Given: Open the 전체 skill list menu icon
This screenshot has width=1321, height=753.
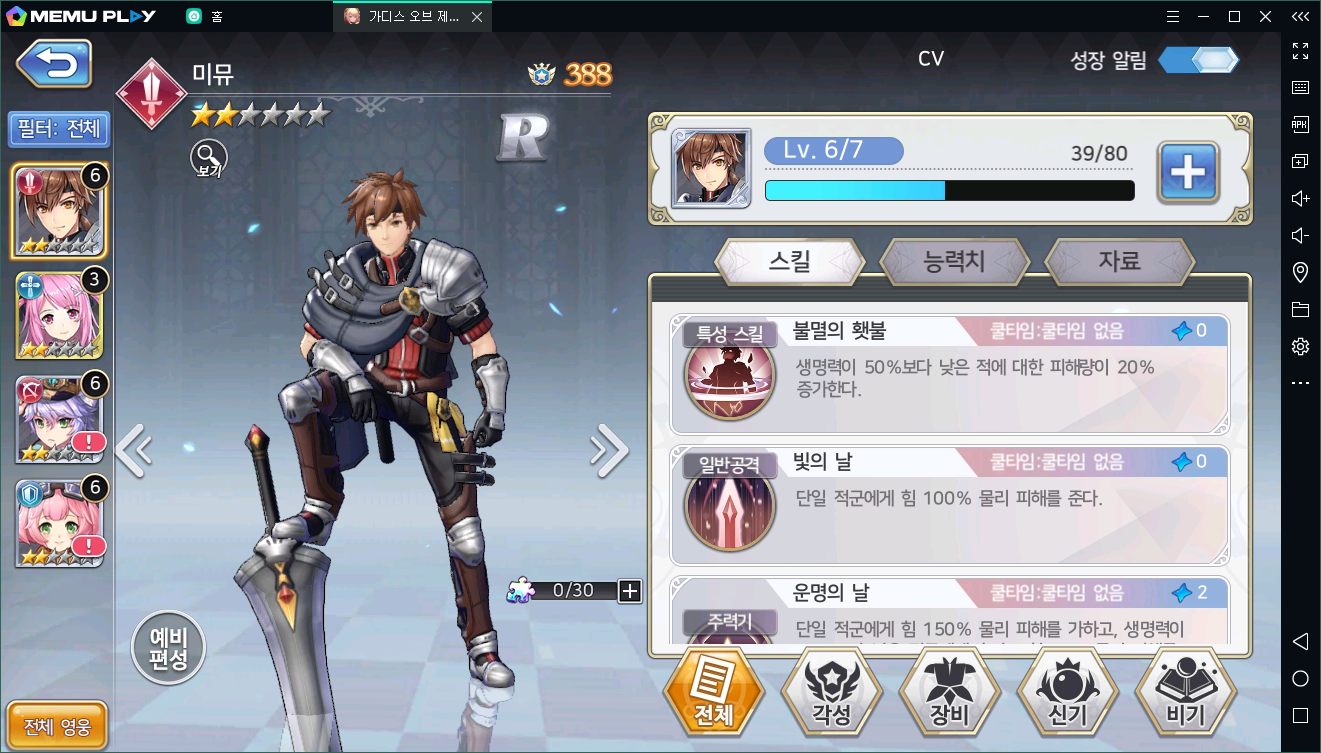Looking at the screenshot, I should (x=714, y=691).
